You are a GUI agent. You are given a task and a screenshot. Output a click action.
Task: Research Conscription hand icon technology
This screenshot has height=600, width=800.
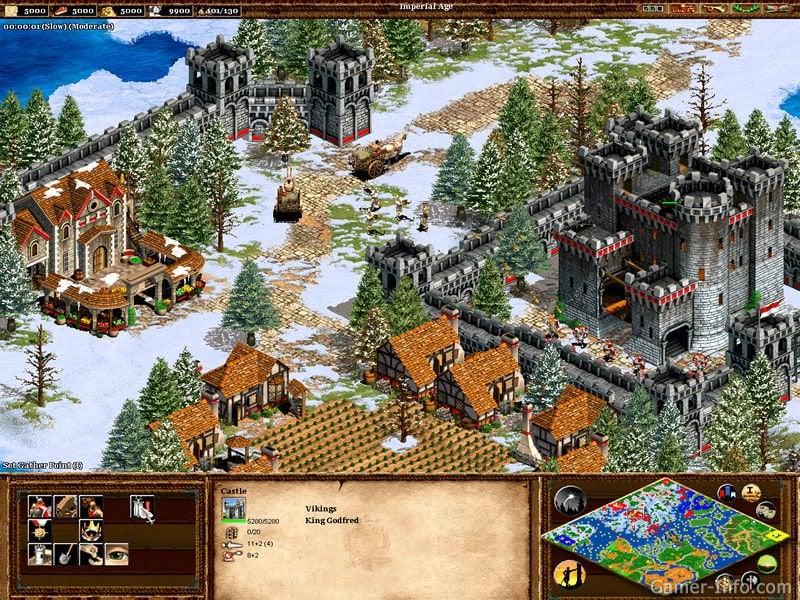tap(92, 555)
